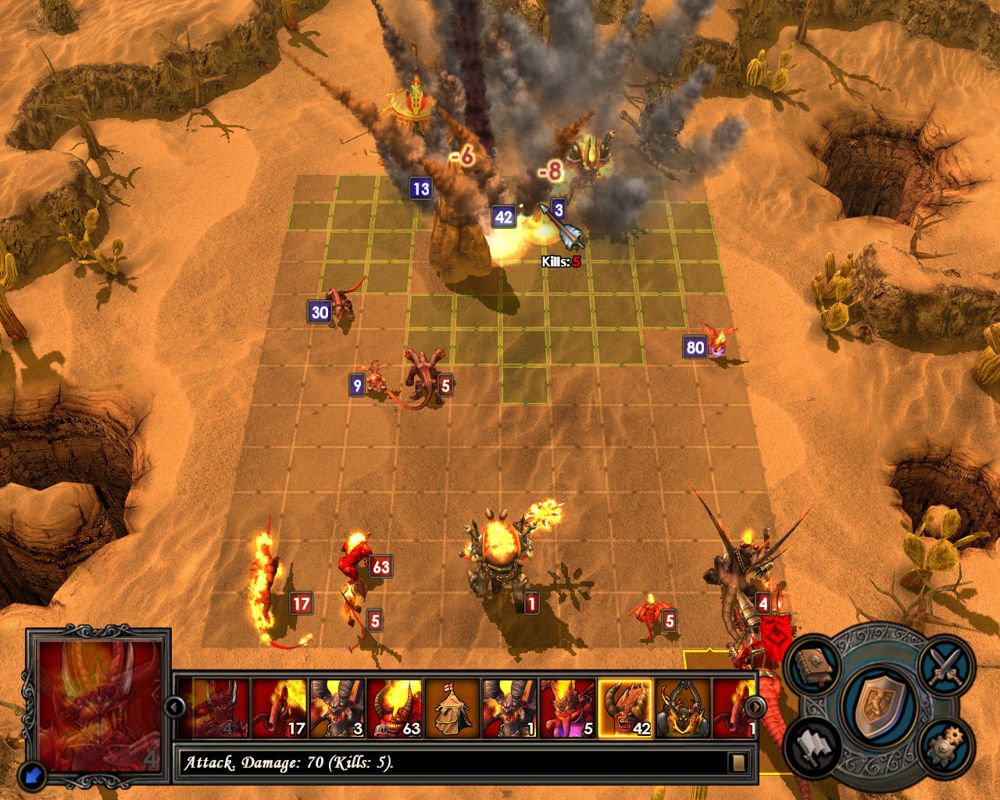Open combat options via the gears icon
Screen dimensions: 1000x800
(x=944, y=745)
